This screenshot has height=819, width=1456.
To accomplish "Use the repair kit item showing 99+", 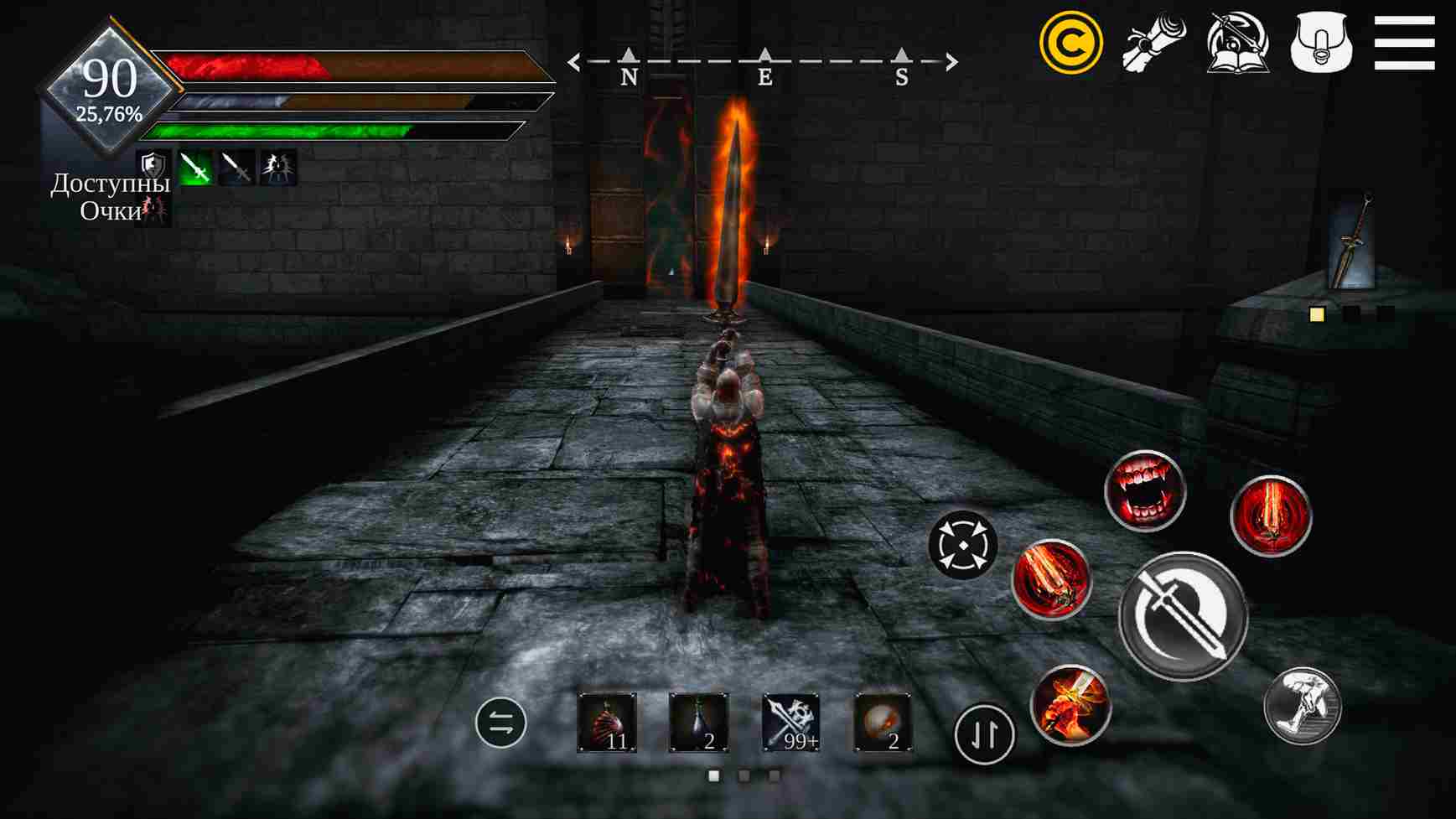I will pyautogui.click(x=790, y=723).
